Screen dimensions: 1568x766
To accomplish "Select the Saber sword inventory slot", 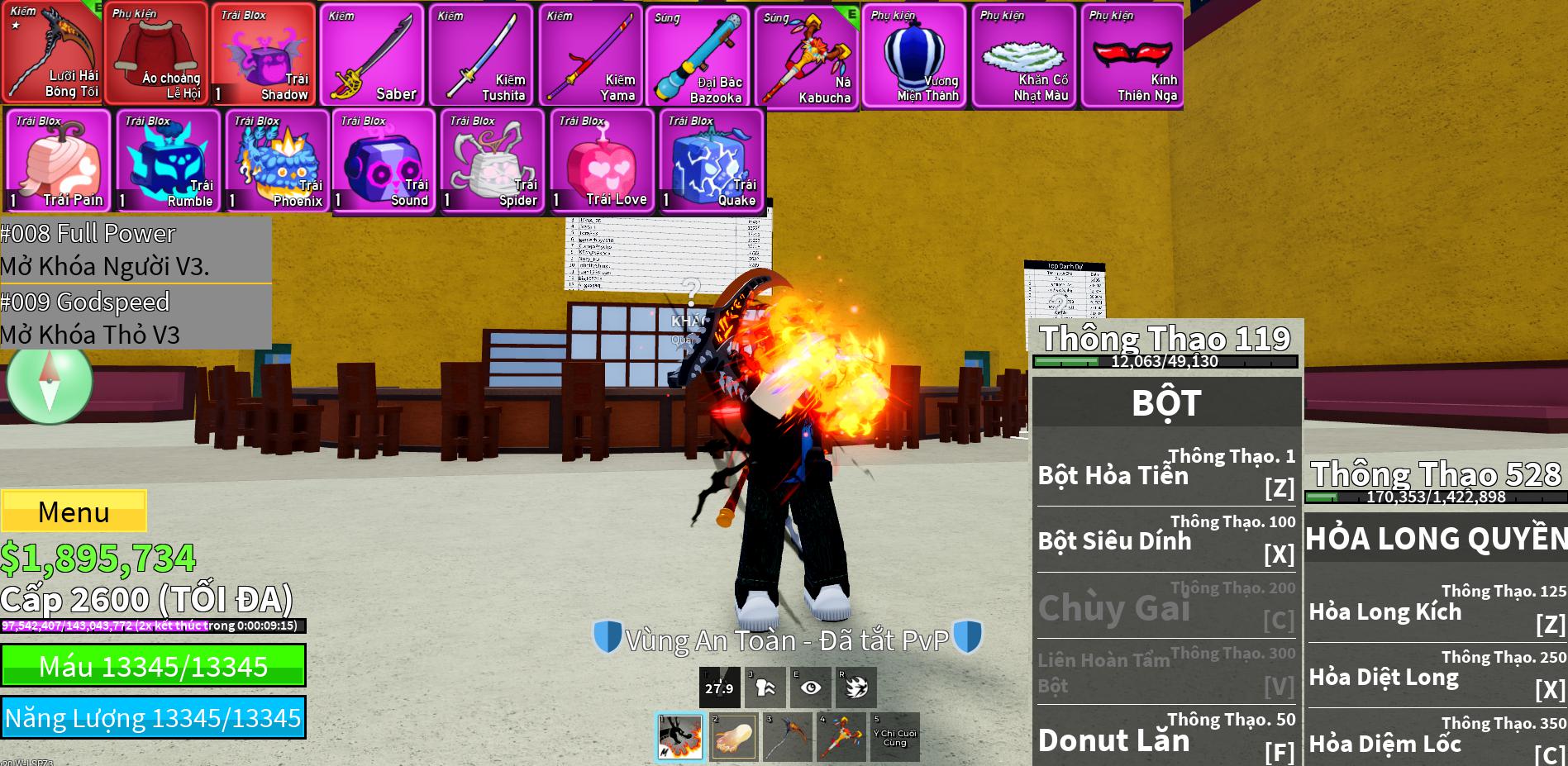I will pyautogui.click(x=372, y=55).
